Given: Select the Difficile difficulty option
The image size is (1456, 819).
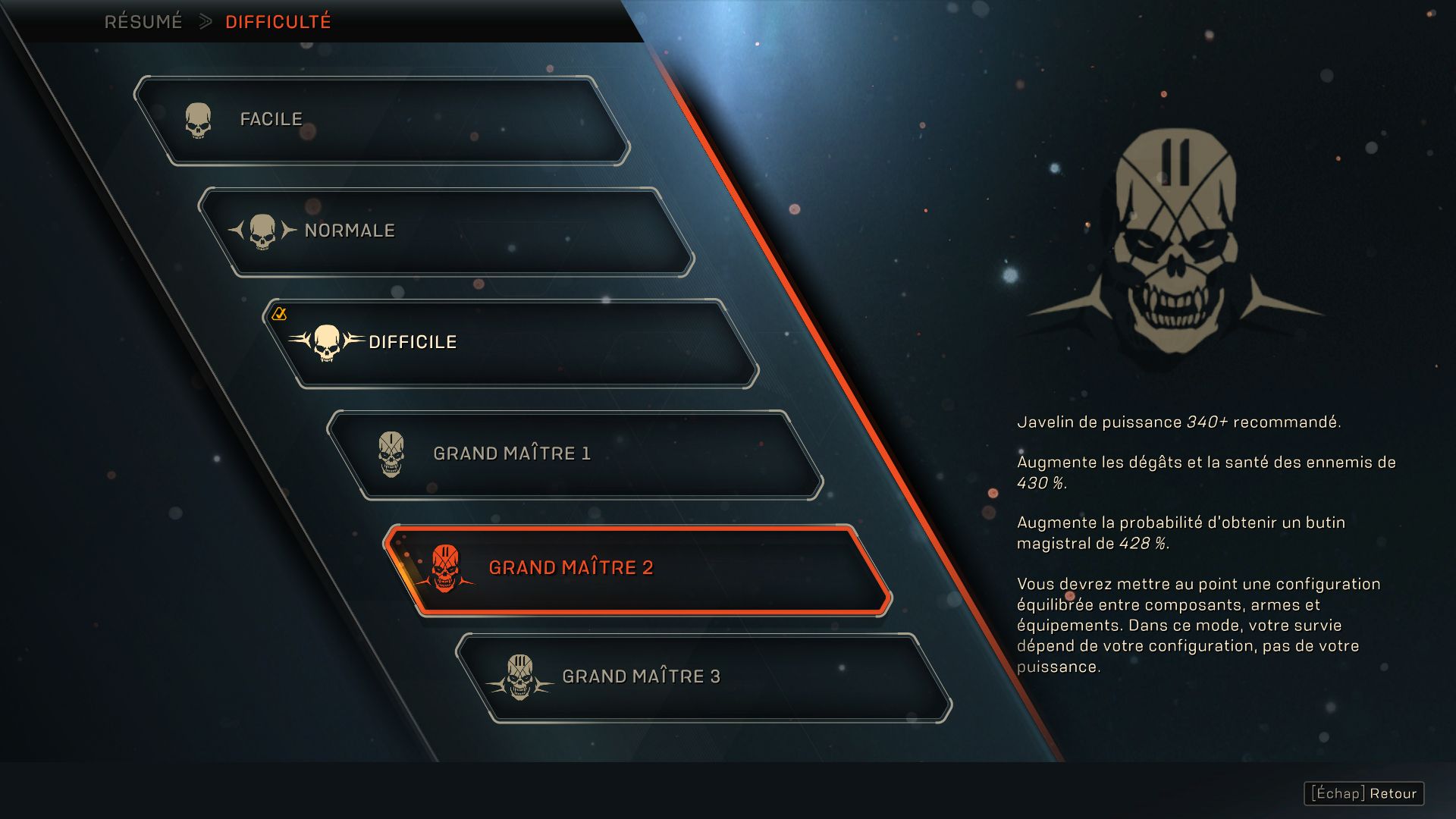Looking at the screenshot, I should tap(508, 341).
